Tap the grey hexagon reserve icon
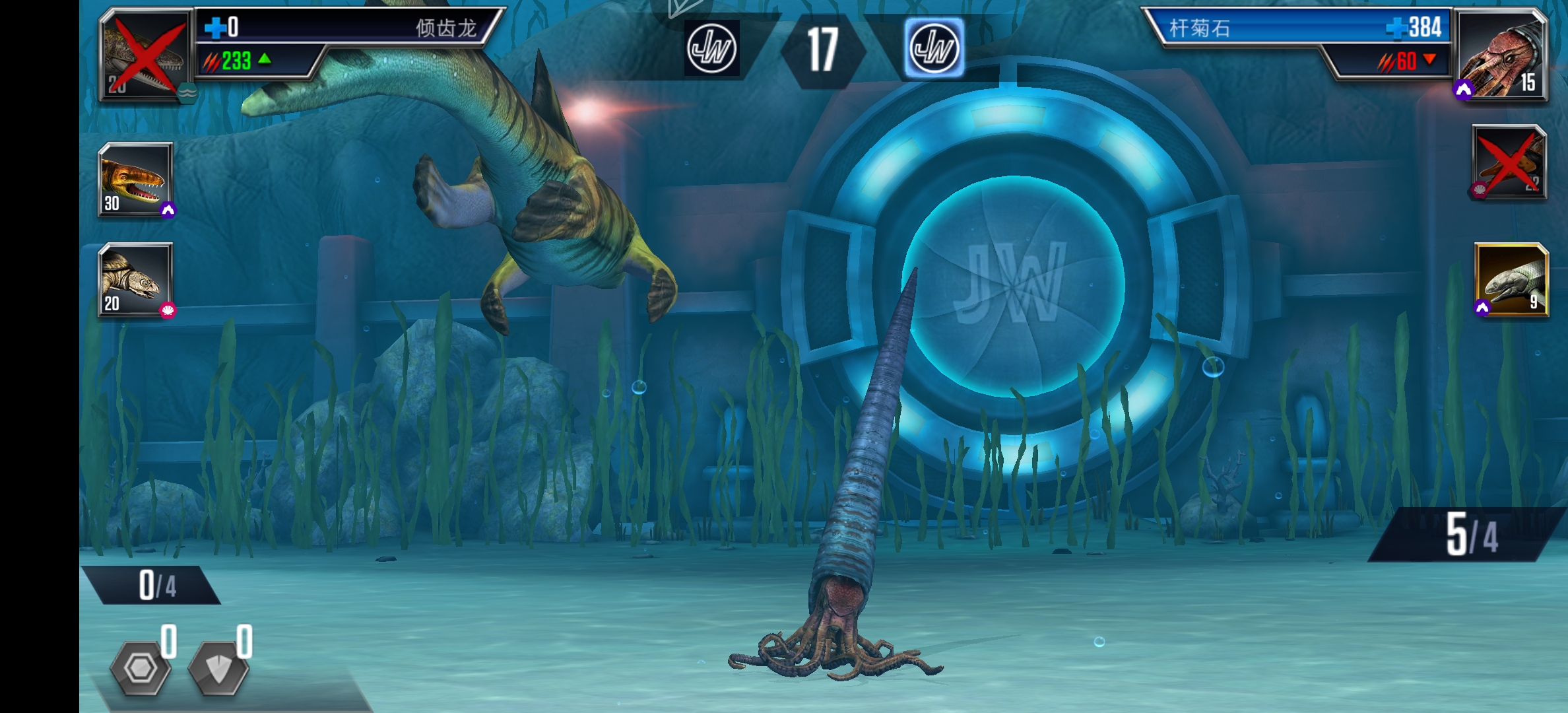Image resolution: width=1568 pixels, height=713 pixels. pyautogui.click(x=141, y=668)
